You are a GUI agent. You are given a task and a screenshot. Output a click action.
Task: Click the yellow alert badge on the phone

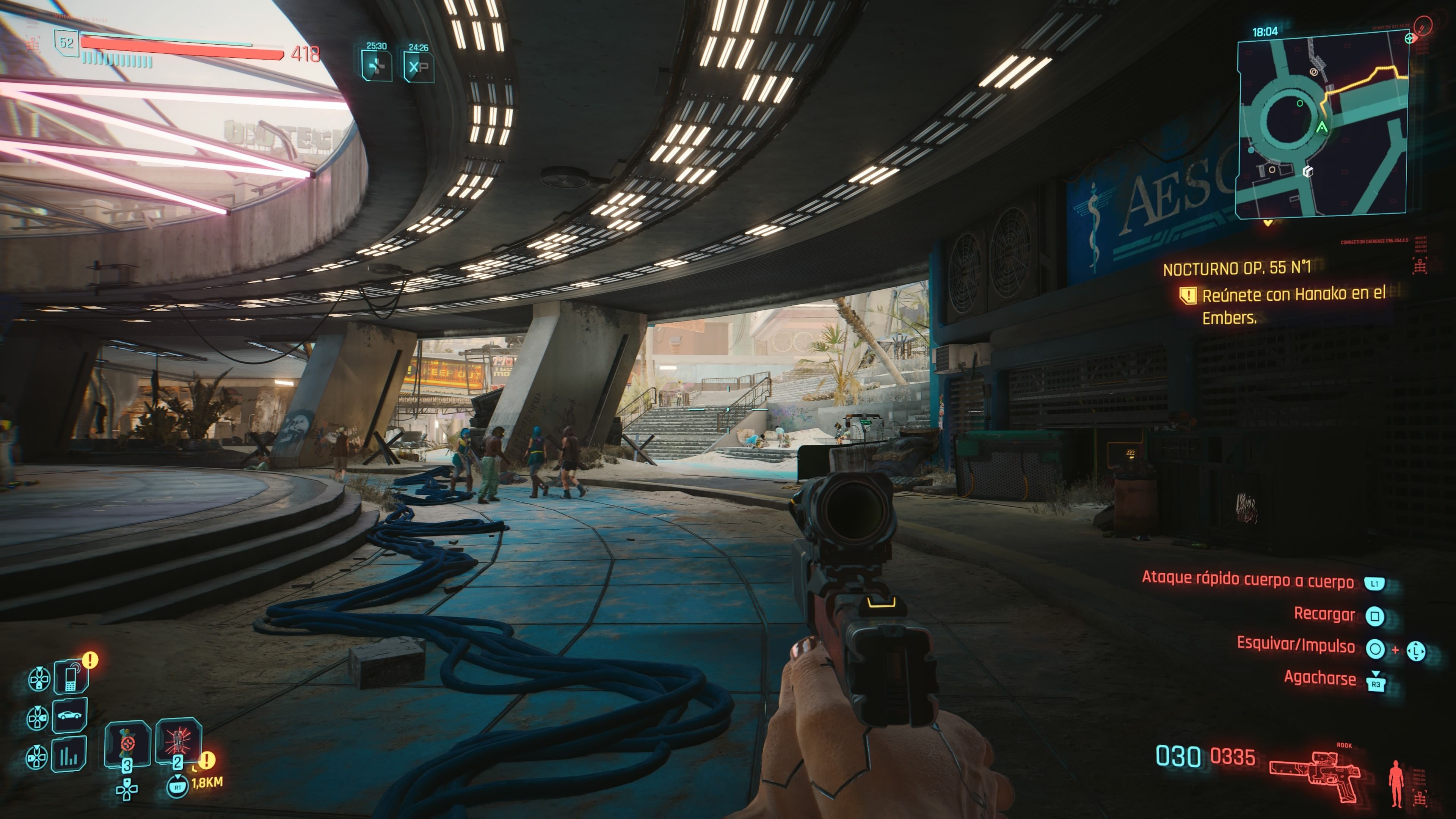tap(90, 660)
